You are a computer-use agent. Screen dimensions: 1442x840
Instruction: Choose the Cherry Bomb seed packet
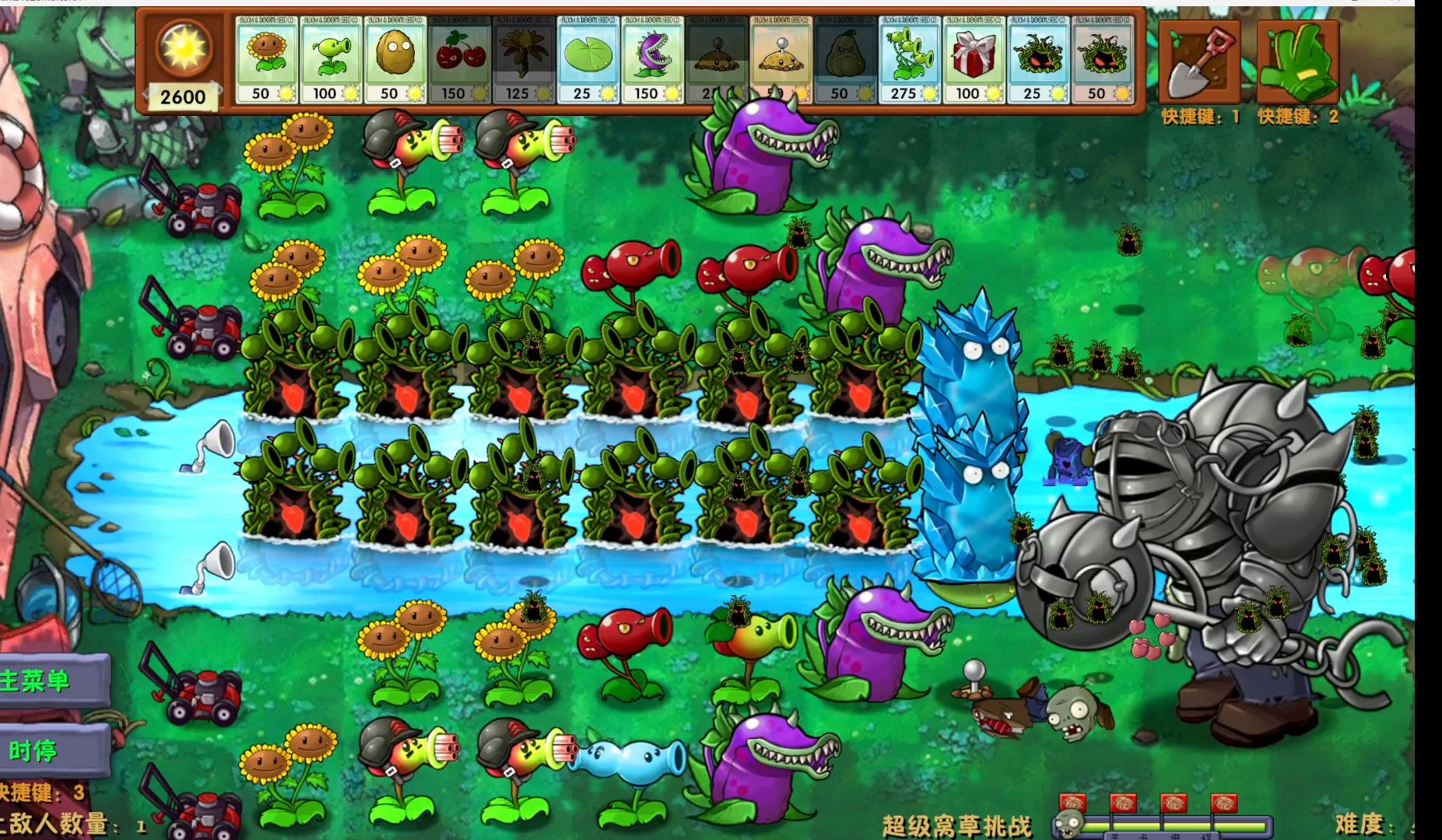pyautogui.click(x=461, y=58)
